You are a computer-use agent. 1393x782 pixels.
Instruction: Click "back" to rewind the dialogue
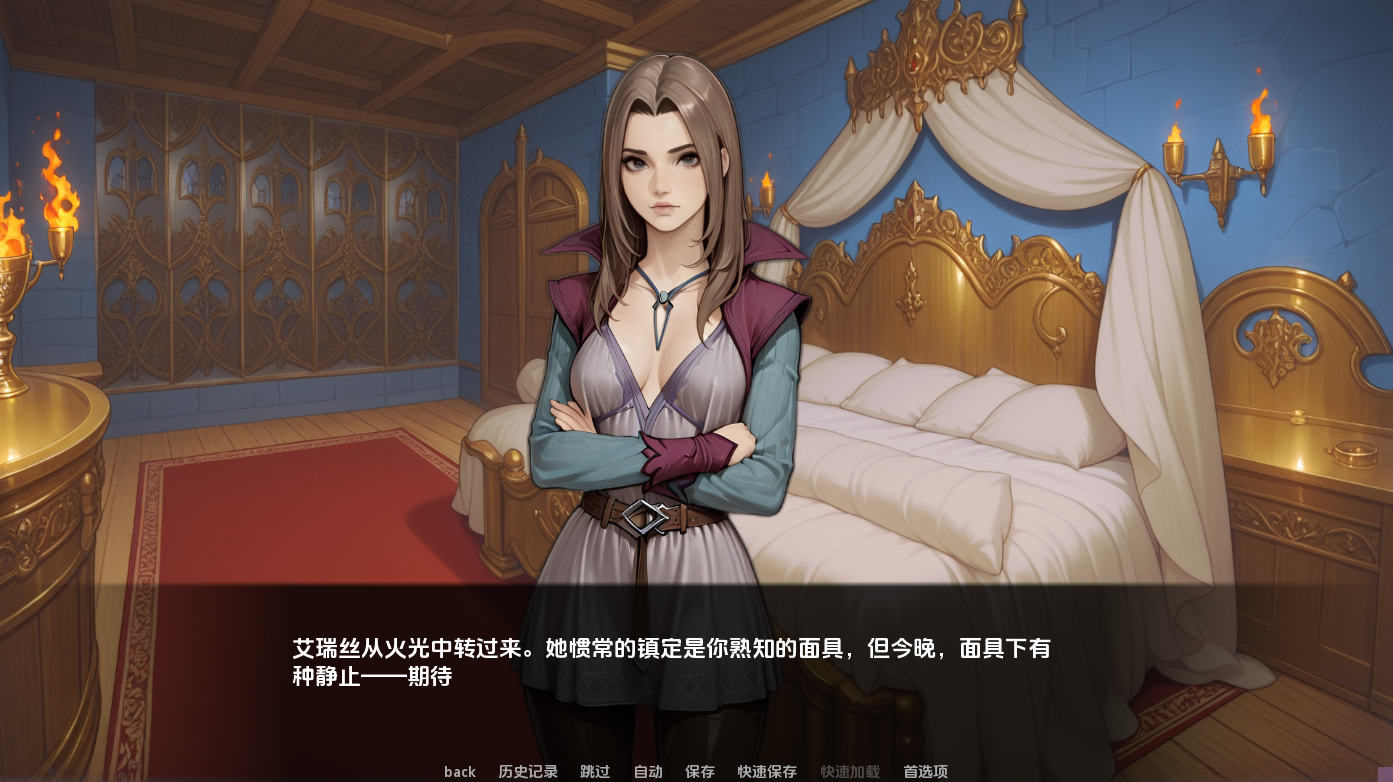pos(459,771)
